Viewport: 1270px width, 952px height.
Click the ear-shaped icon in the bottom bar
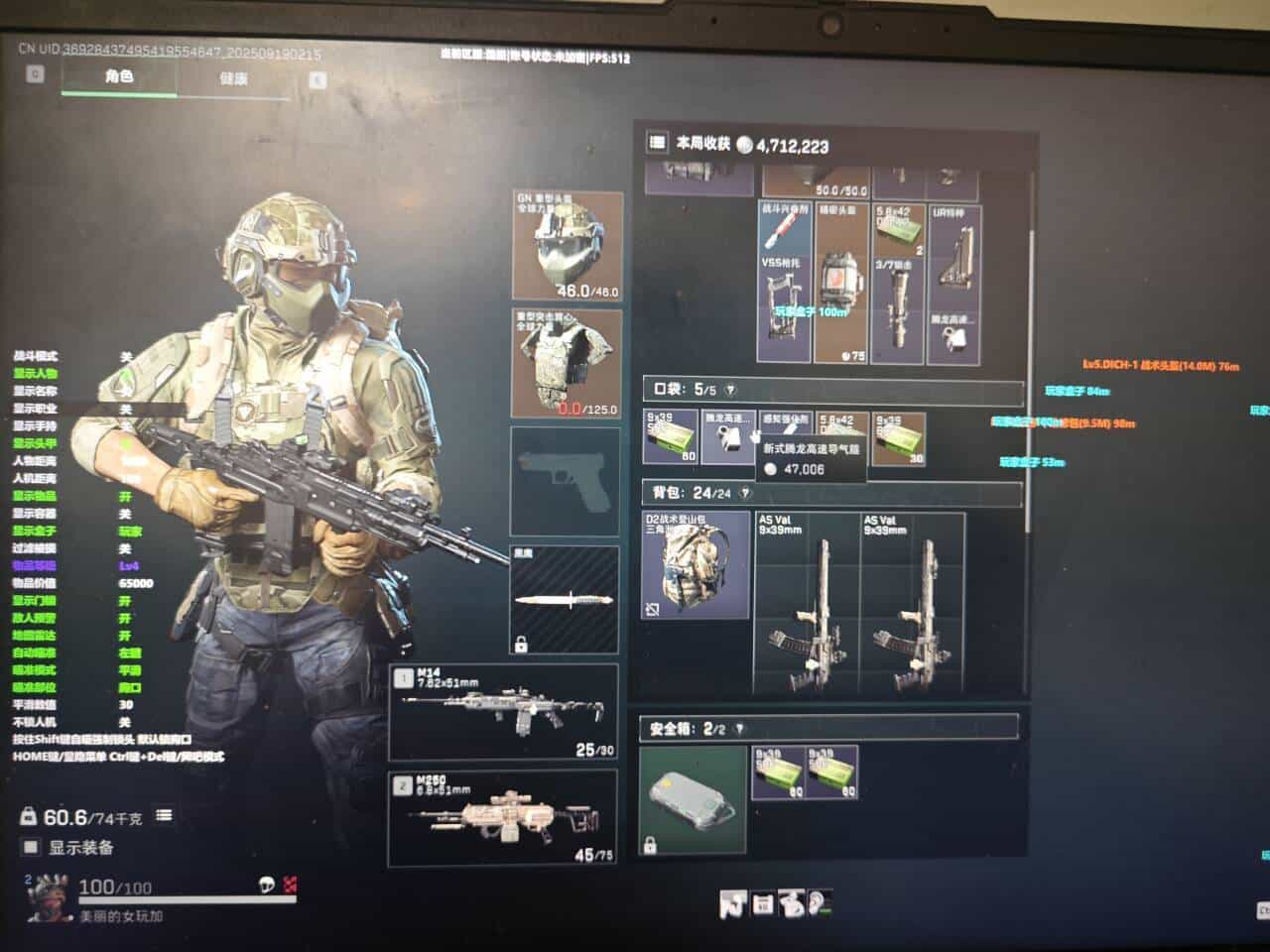point(817,902)
